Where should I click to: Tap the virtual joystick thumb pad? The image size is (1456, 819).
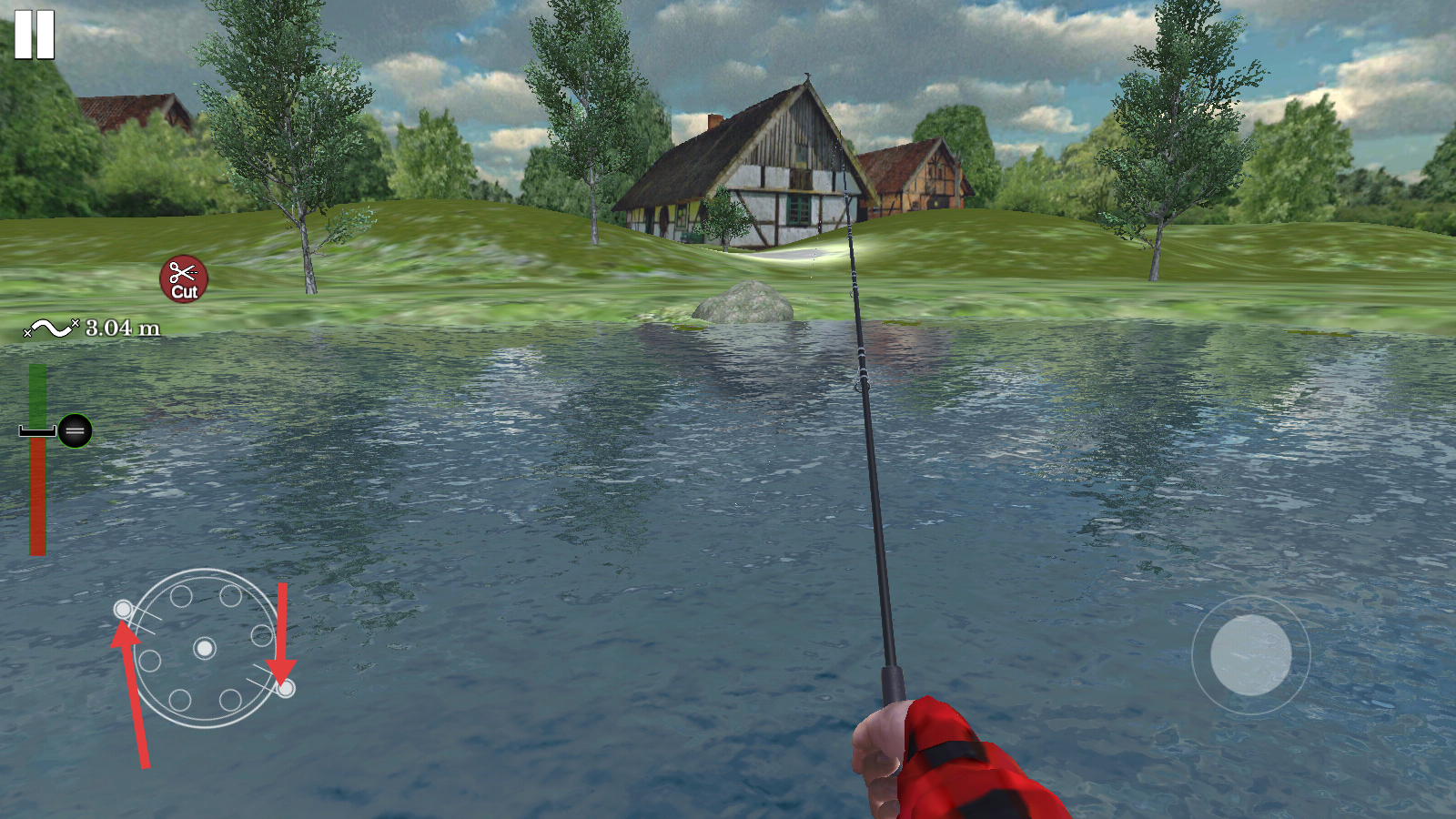[x=1250, y=655]
